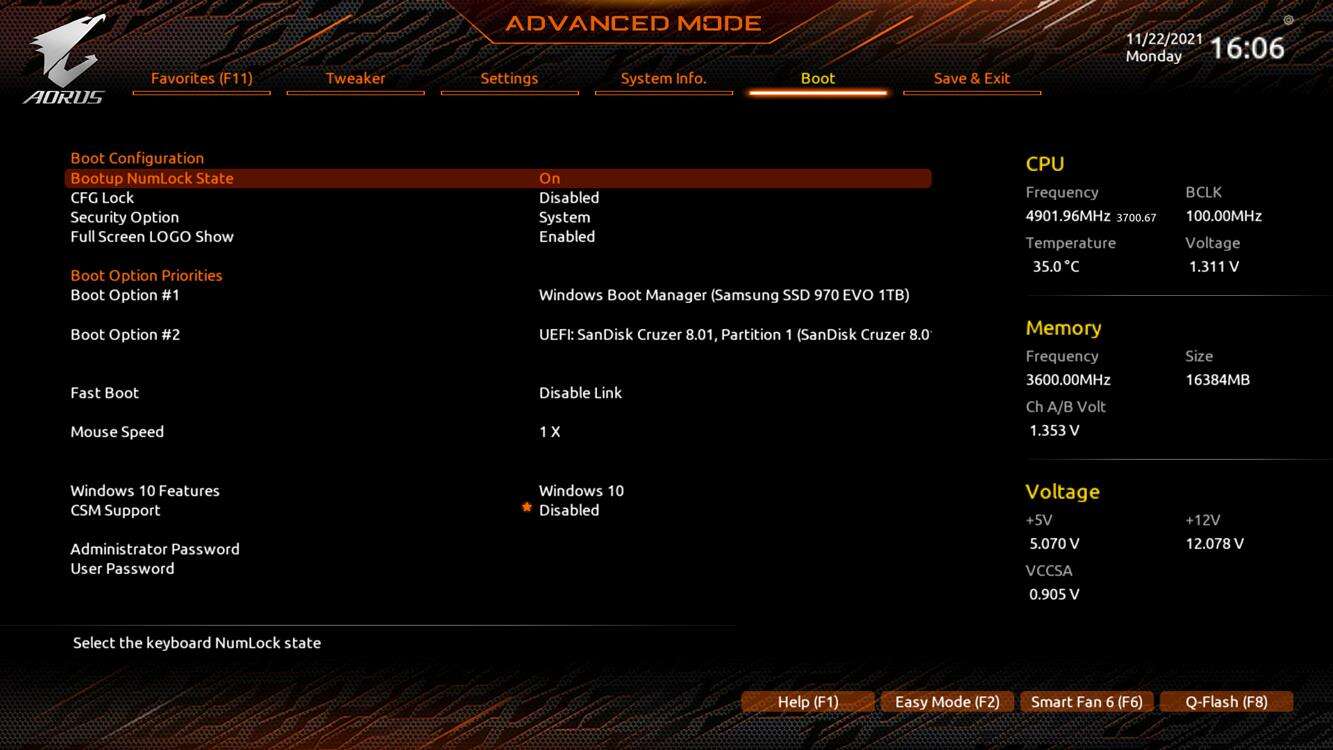Set the Administrator Password
Image resolution: width=1333 pixels, height=750 pixels.
point(155,549)
